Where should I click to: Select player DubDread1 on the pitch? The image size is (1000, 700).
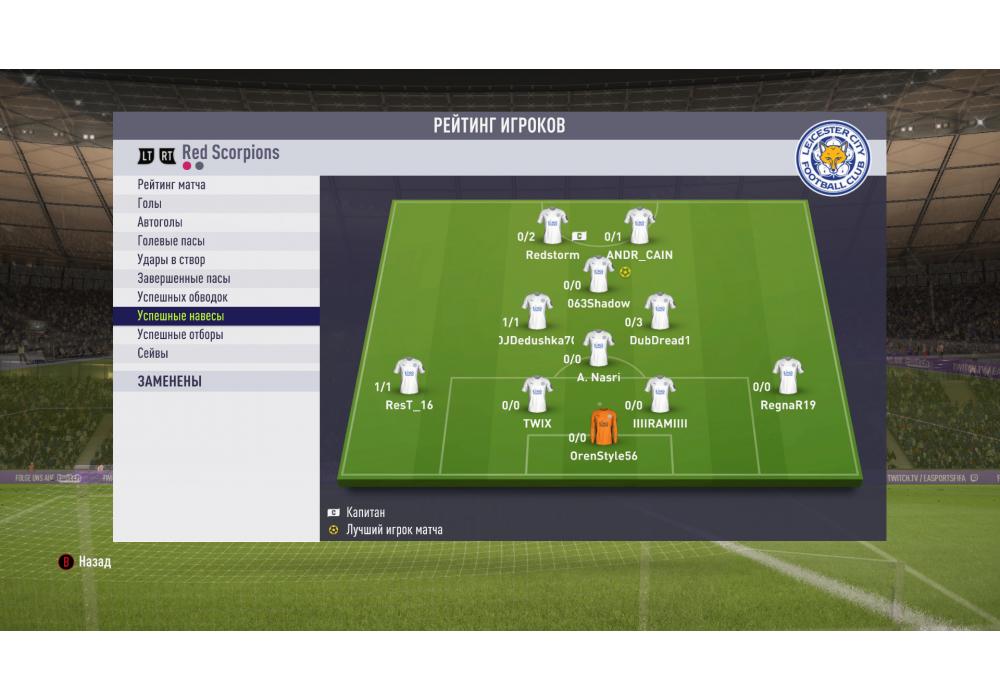pos(659,311)
